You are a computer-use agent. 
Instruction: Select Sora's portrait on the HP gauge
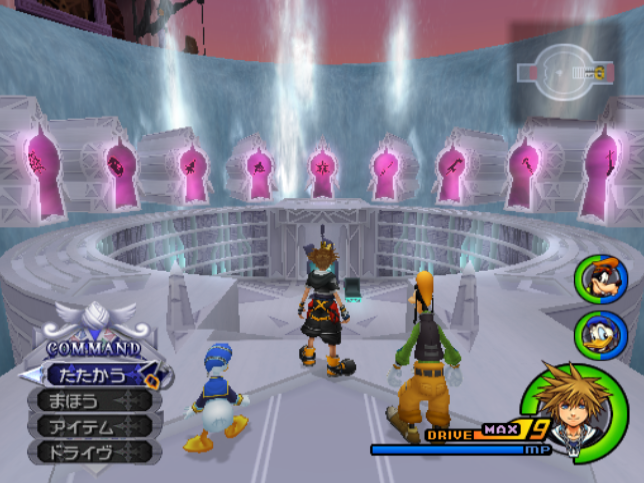569,407
